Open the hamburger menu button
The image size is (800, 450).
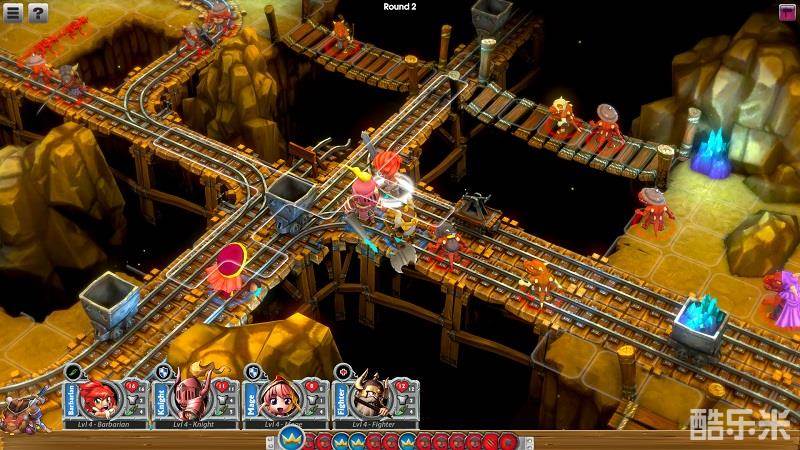click(x=13, y=13)
